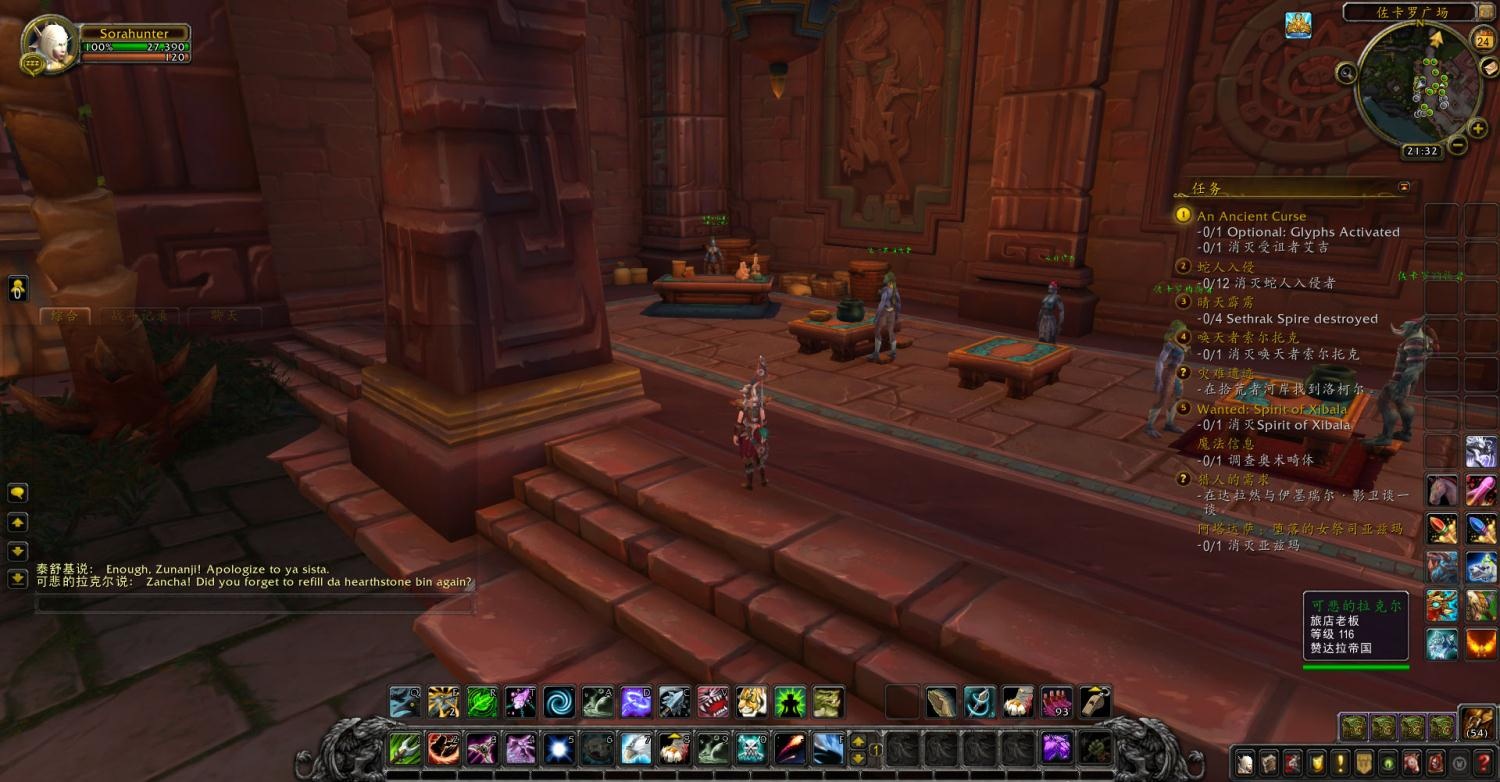Zoom out on the minimap

point(1458,146)
